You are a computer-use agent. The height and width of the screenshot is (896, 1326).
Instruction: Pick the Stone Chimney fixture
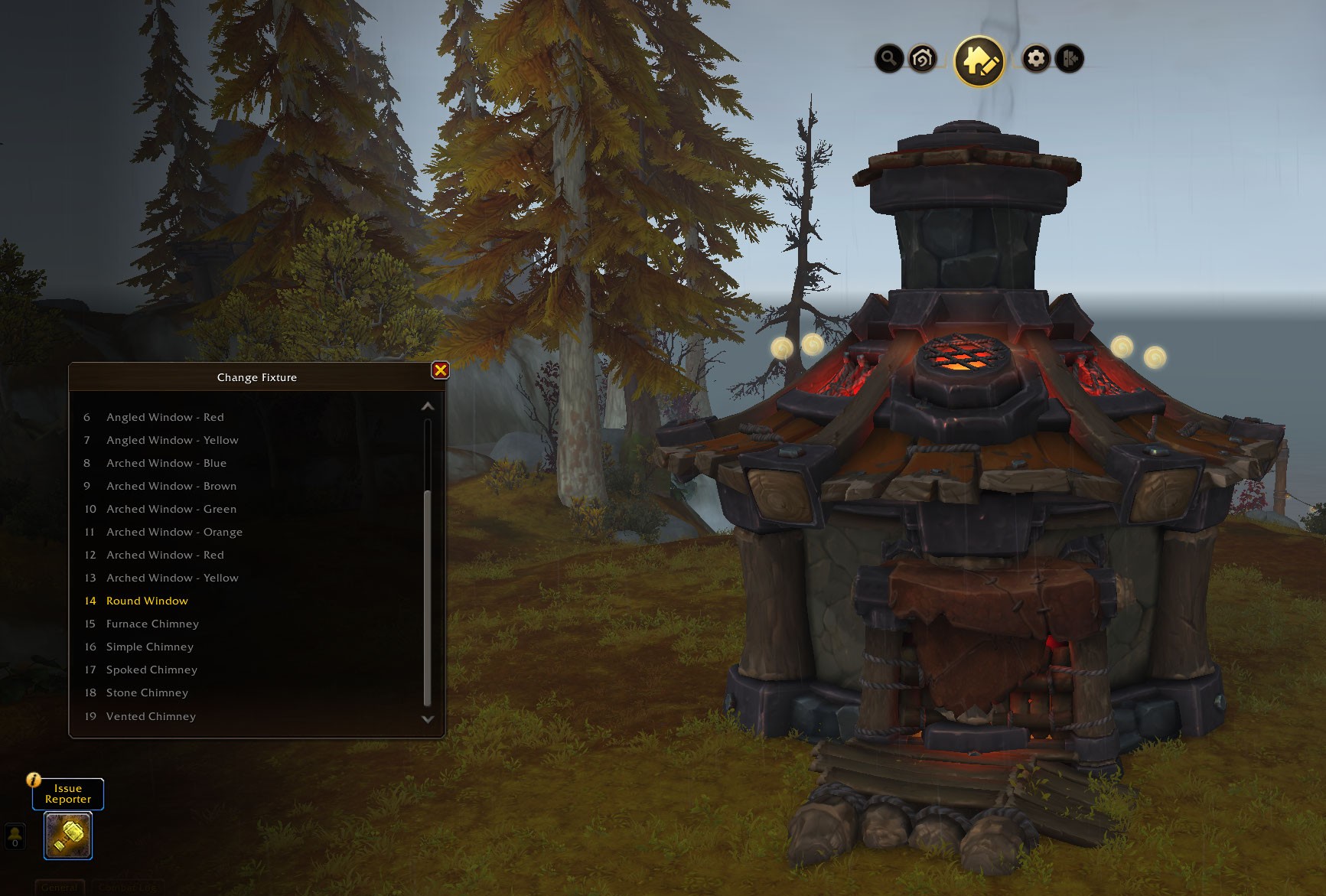pyautogui.click(x=147, y=692)
